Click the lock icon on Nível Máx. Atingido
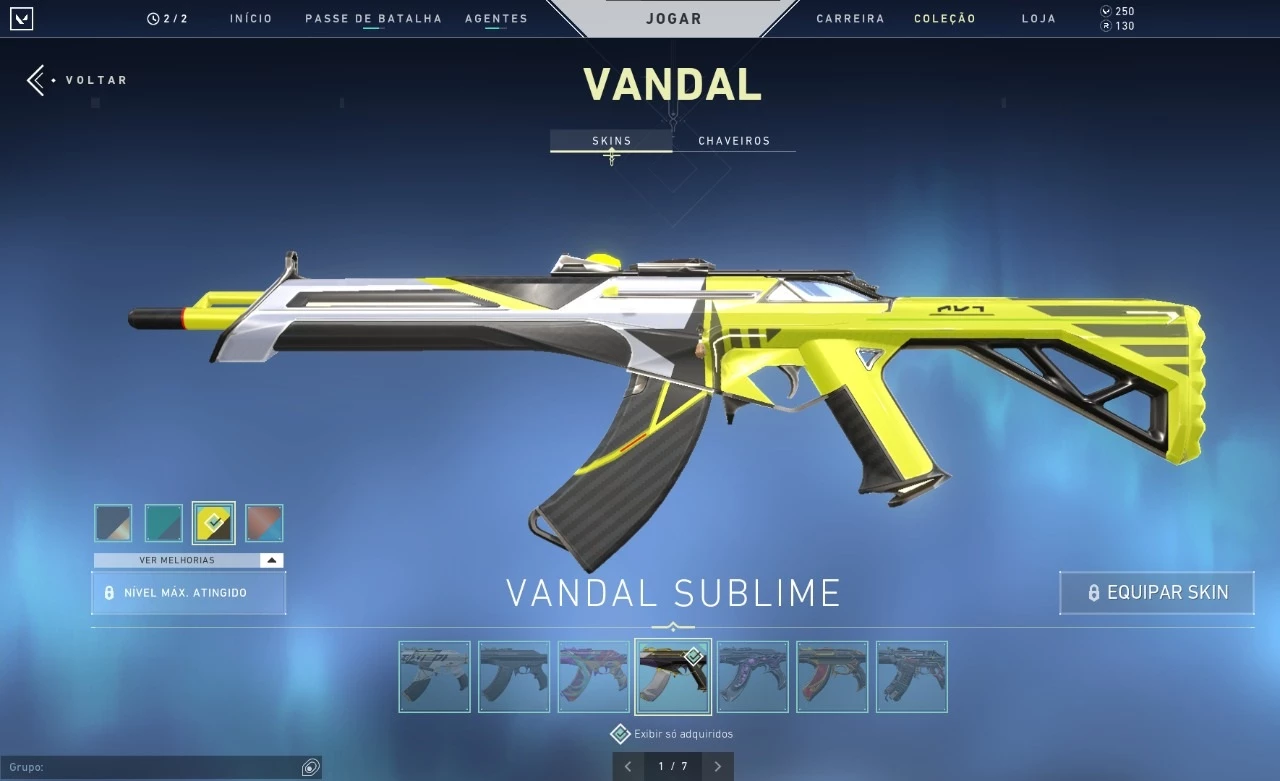 click(108, 592)
